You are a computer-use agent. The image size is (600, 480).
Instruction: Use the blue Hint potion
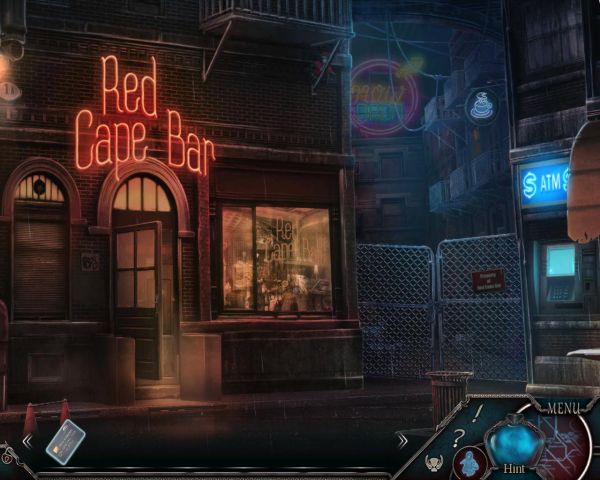[x=513, y=440]
